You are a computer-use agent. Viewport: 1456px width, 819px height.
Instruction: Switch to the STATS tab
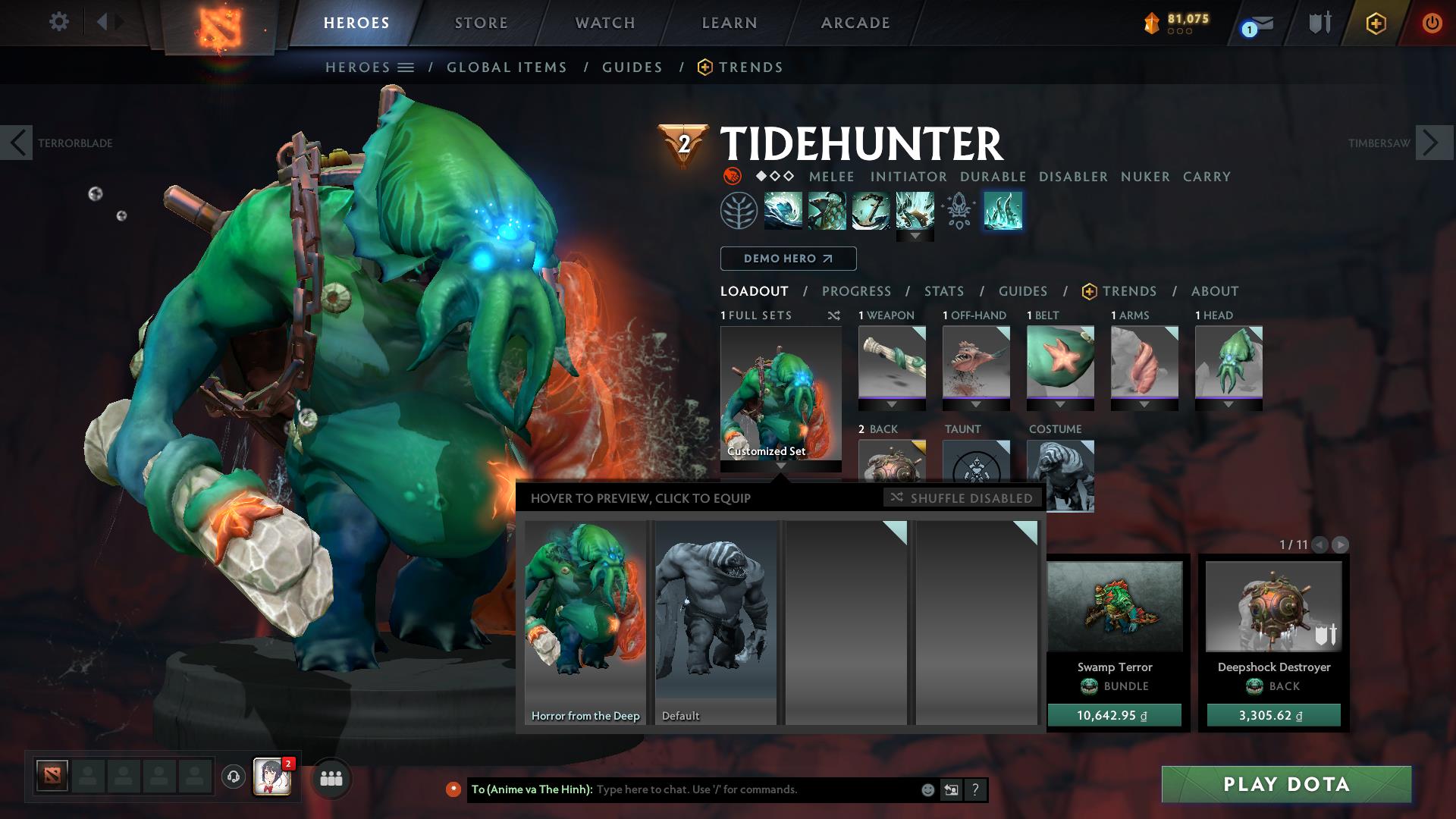click(x=943, y=290)
